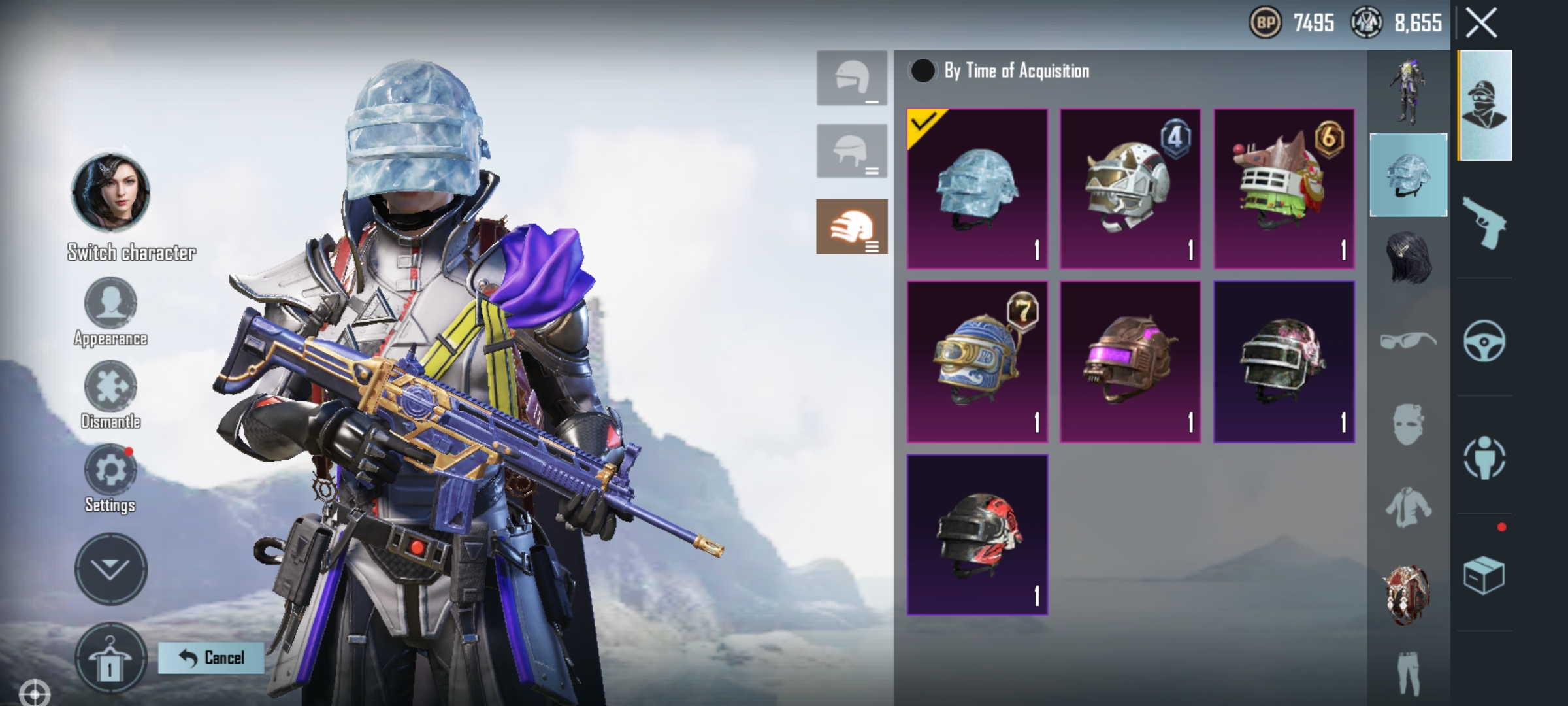The image size is (1568, 706).
Task: Open the box crate tab
Action: click(1484, 575)
